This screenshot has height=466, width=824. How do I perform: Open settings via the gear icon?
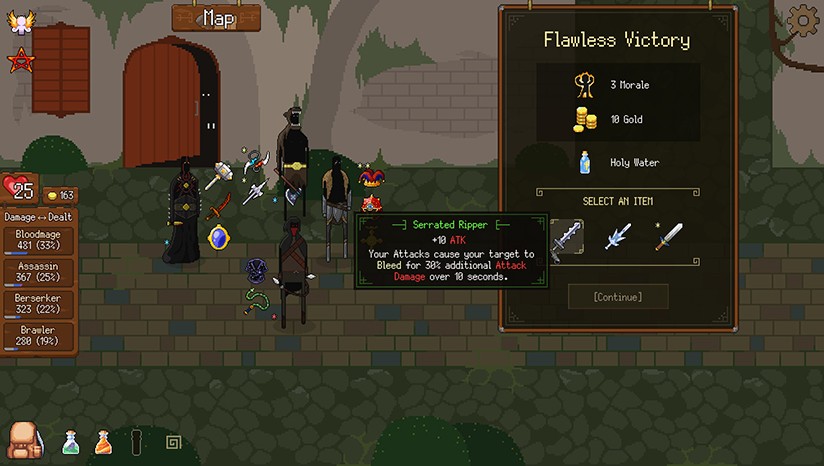(x=802, y=20)
